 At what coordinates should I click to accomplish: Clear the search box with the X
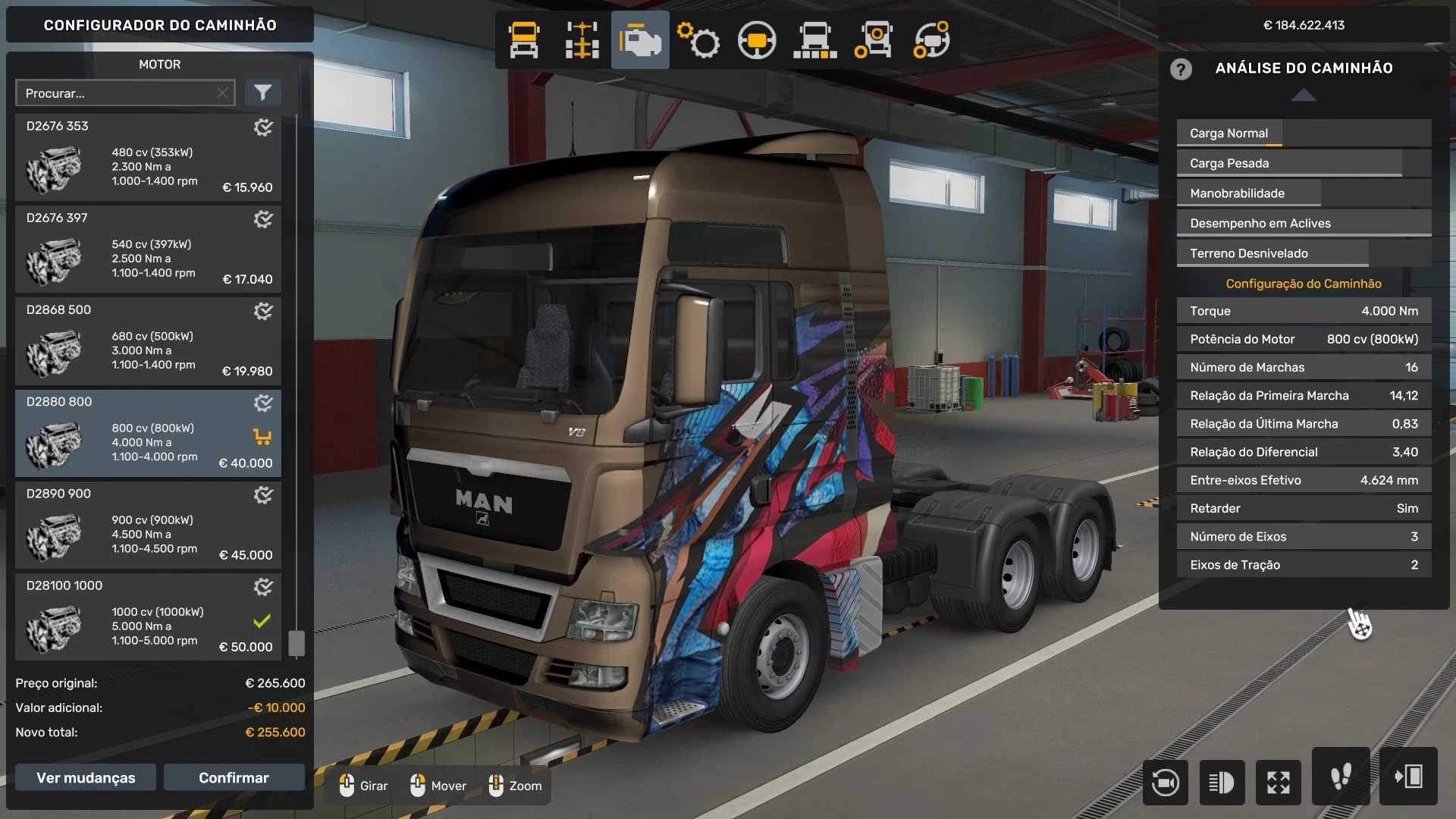click(x=222, y=93)
